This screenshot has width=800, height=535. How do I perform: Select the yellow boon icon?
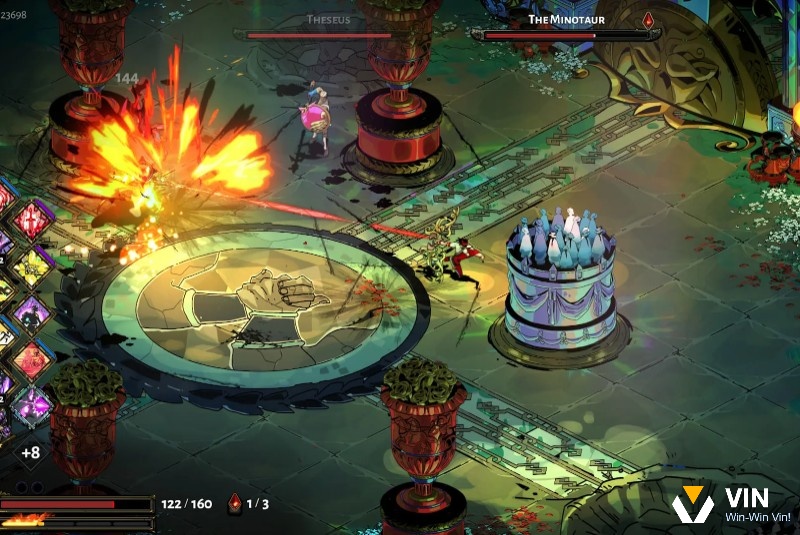[32, 266]
